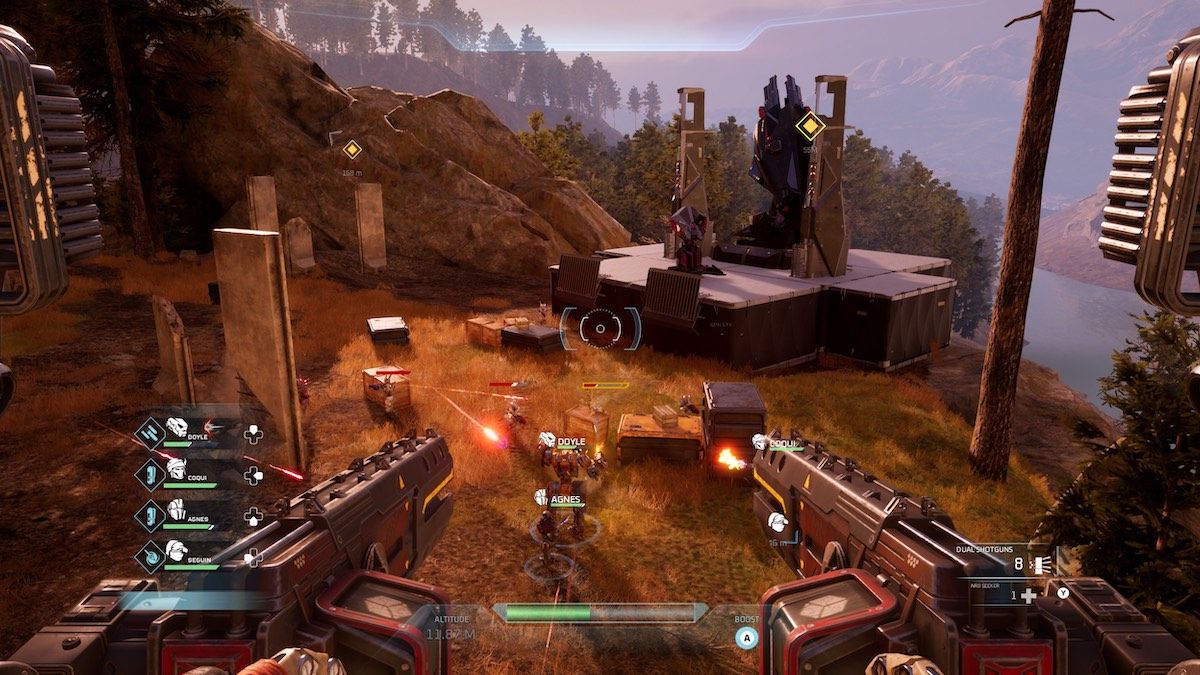This screenshot has width=1200, height=675.
Task: Select Seguin's portrait in the squad list
Action: click(x=177, y=549)
